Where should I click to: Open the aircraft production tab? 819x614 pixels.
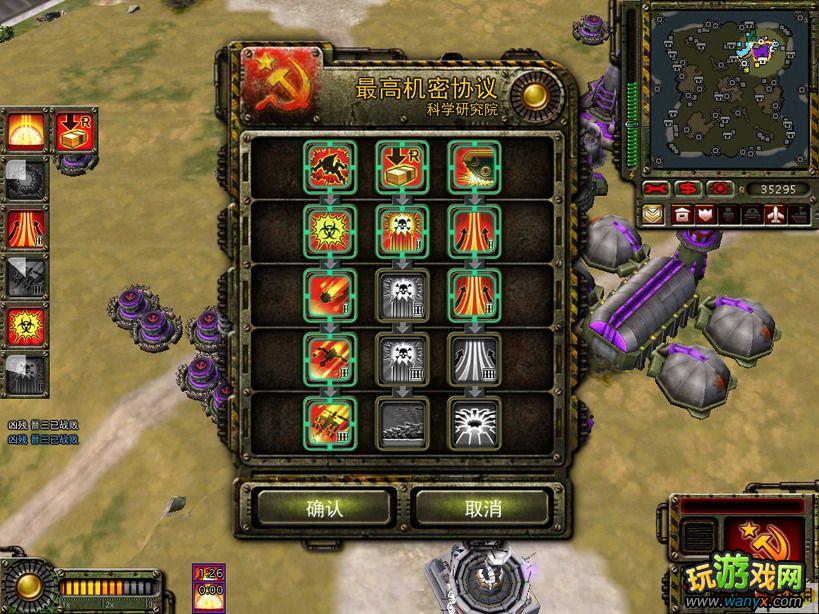tap(775, 214)
